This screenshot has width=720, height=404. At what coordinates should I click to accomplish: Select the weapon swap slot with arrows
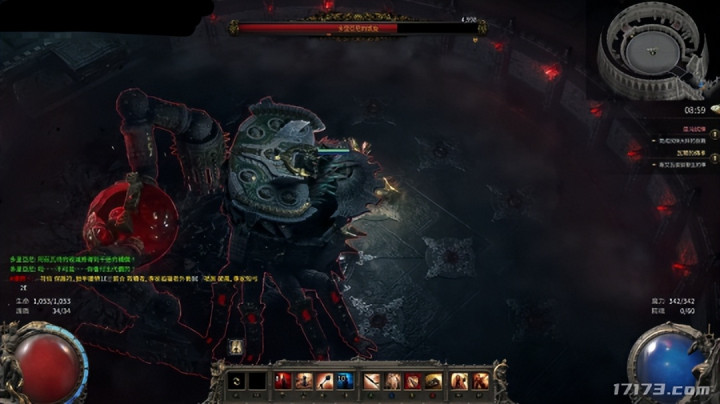tap(236, 381)
